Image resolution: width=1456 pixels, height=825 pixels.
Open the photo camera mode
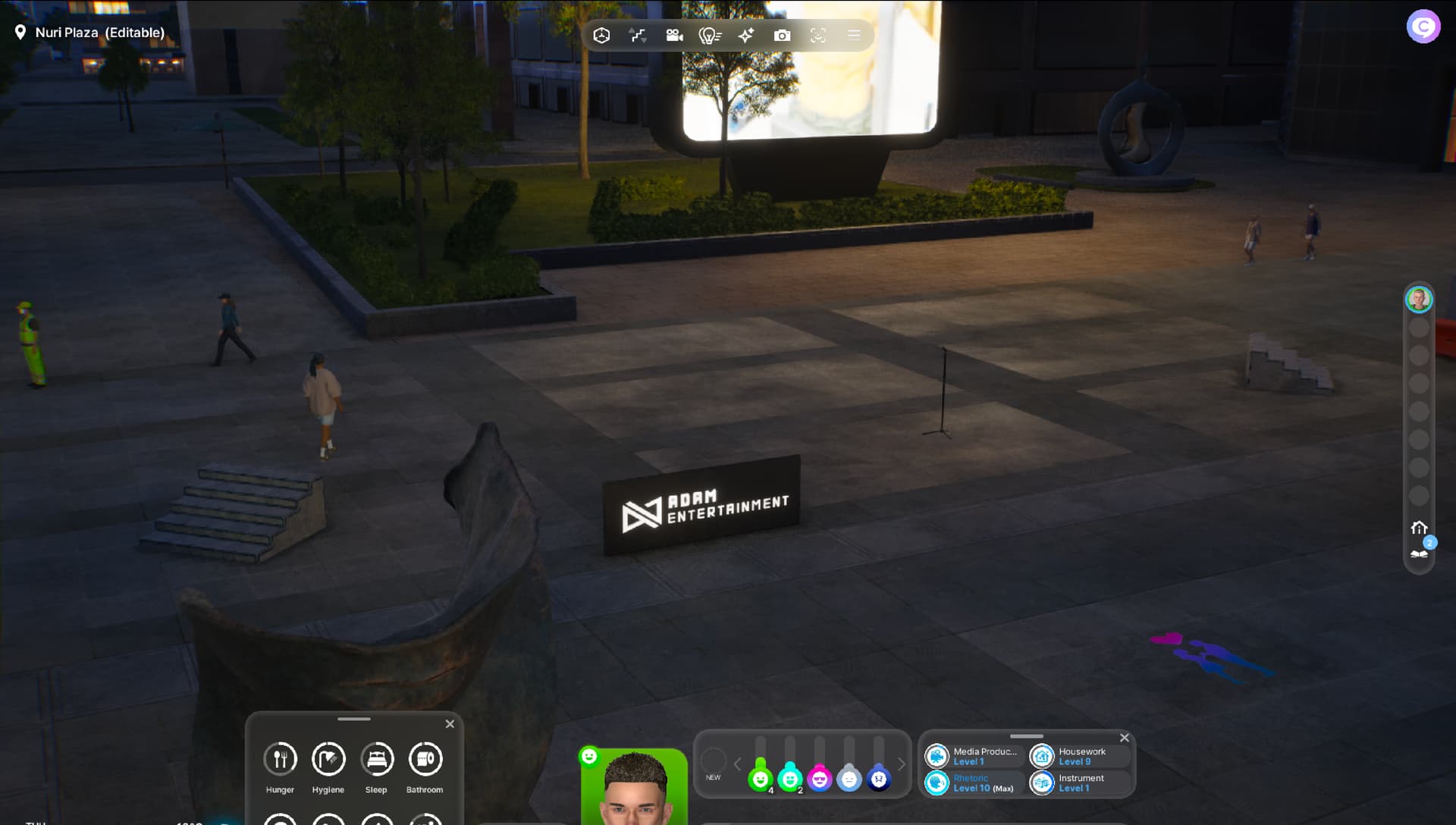click(x=782, y=36)
